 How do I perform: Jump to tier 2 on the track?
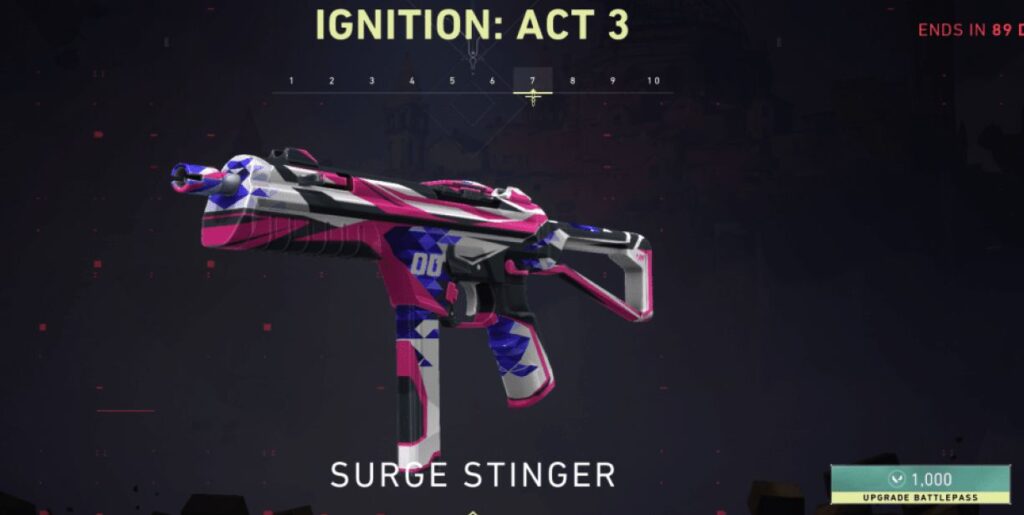[332, 81]
